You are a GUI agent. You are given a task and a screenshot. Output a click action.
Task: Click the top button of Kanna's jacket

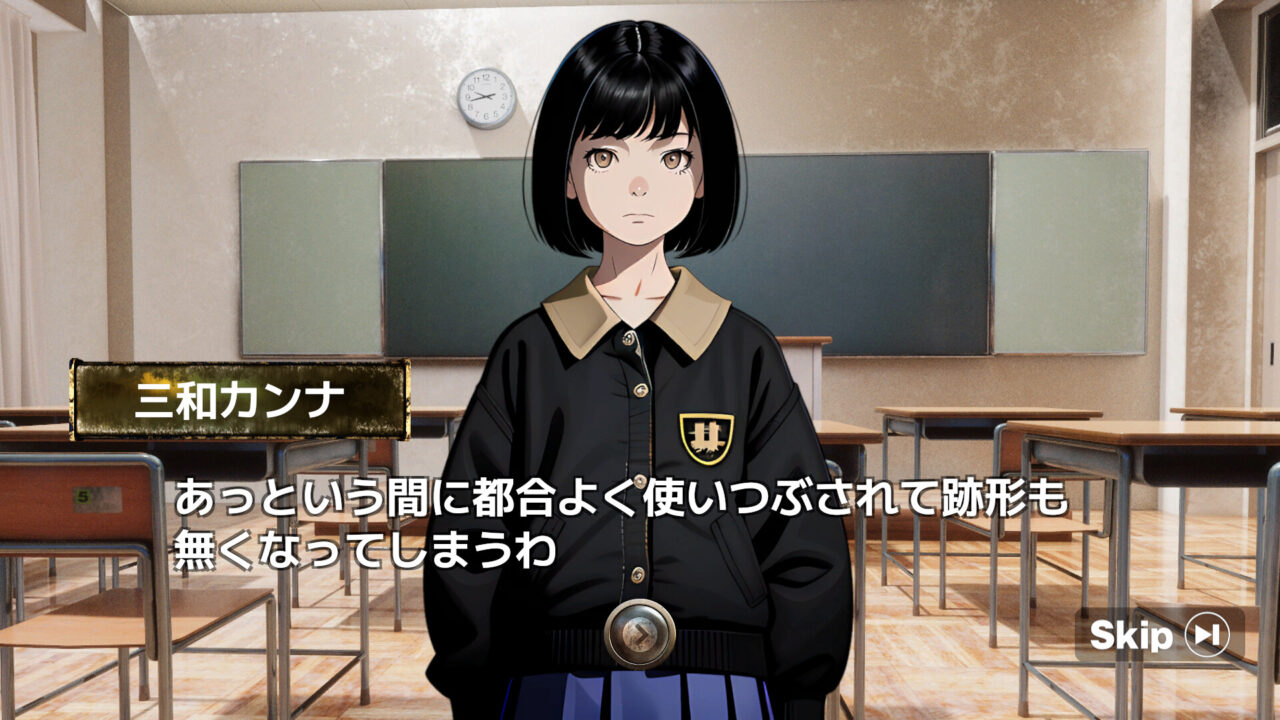tap(629, 340)
